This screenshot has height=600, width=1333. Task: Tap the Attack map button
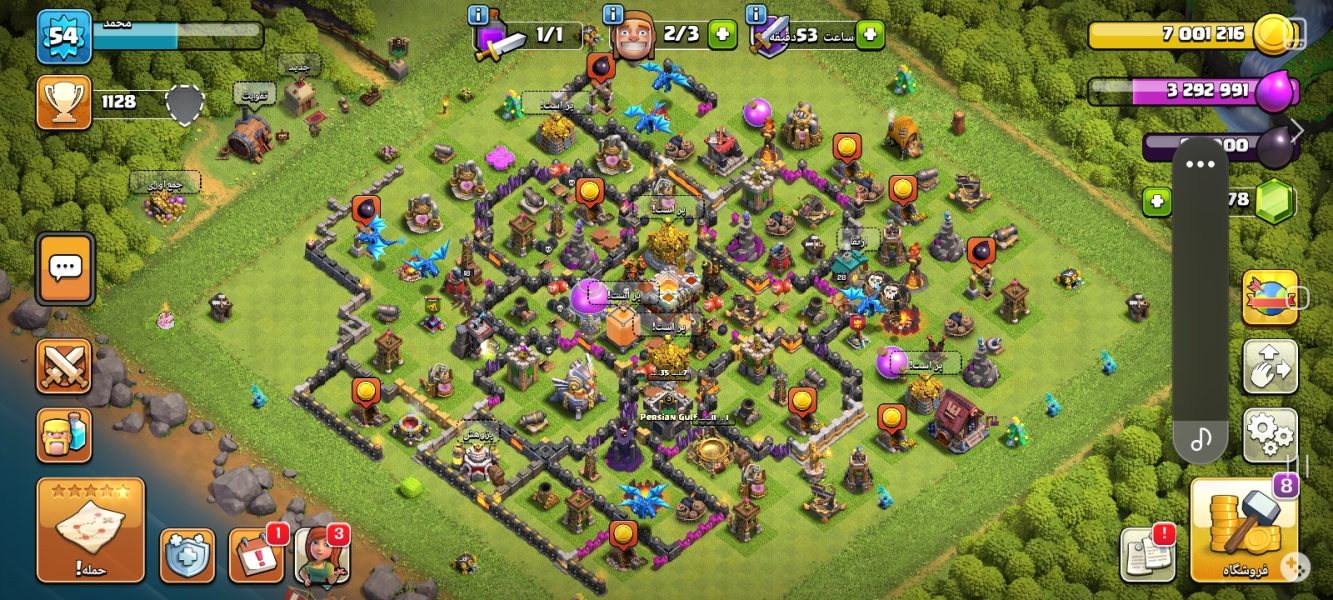click(x=91, y=530)
